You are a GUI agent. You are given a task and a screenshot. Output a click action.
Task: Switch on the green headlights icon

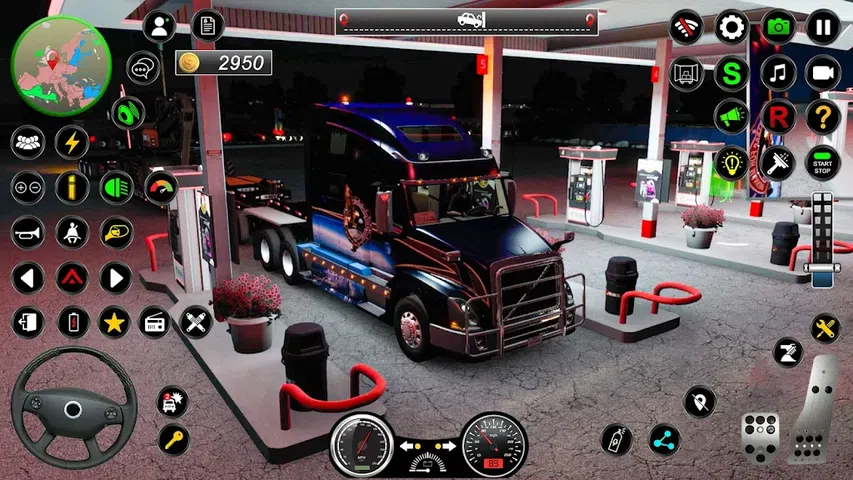click(116, 187)
